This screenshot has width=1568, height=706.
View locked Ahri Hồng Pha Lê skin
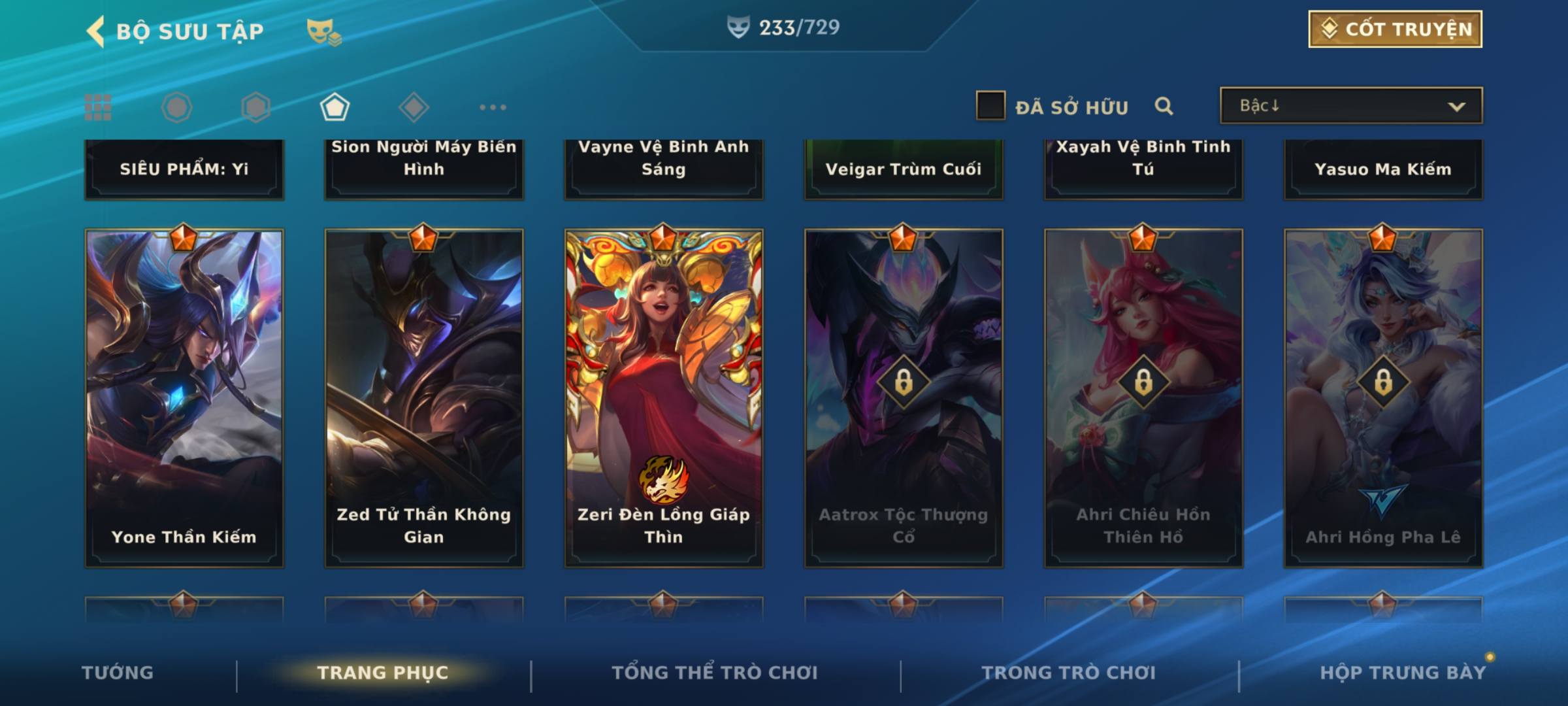click(x=1383, y=397)
